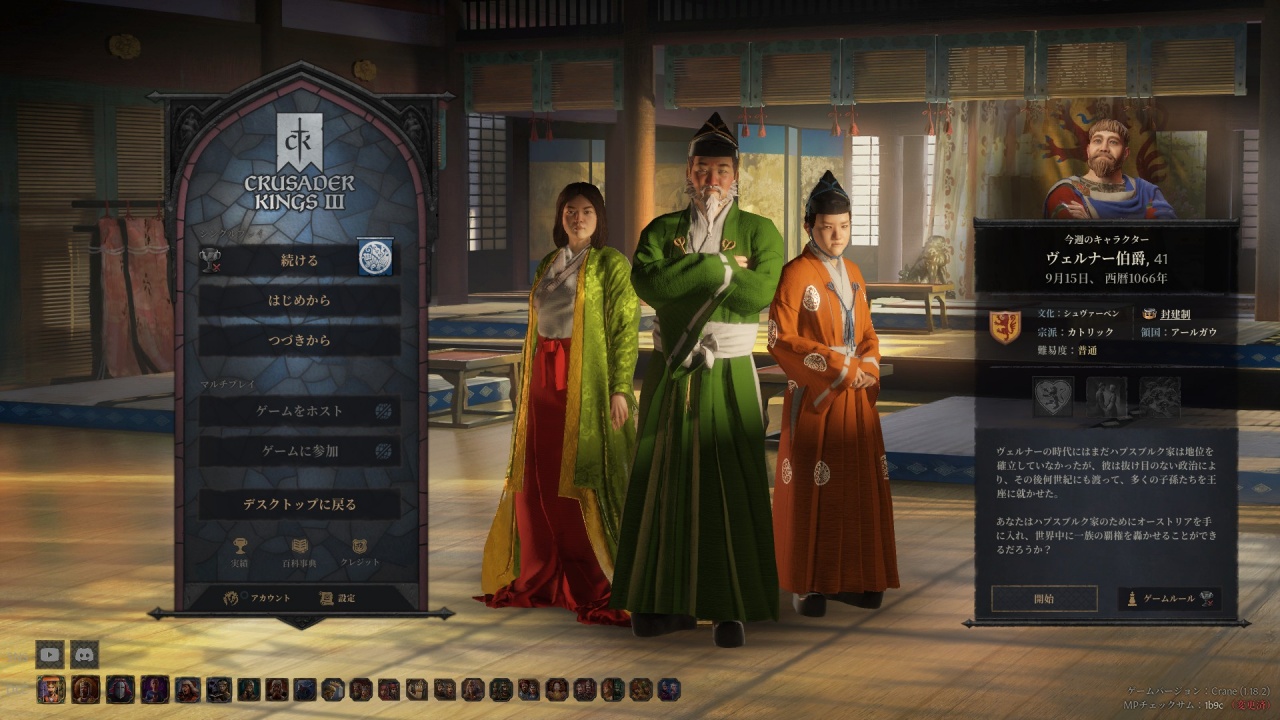The width and height of the screenshot is (1280, 720).
Task: Continue the game with 続ける
Action: [299, 260]
